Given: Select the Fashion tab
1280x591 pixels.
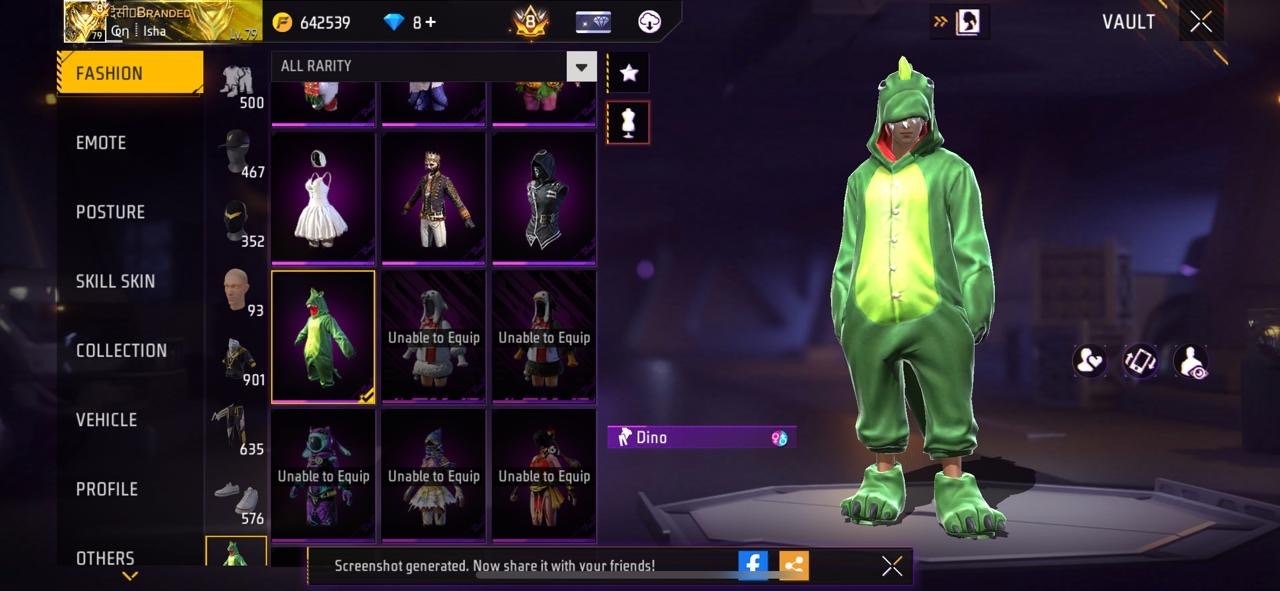Looking at the screenshot, I should pos(109,73).
